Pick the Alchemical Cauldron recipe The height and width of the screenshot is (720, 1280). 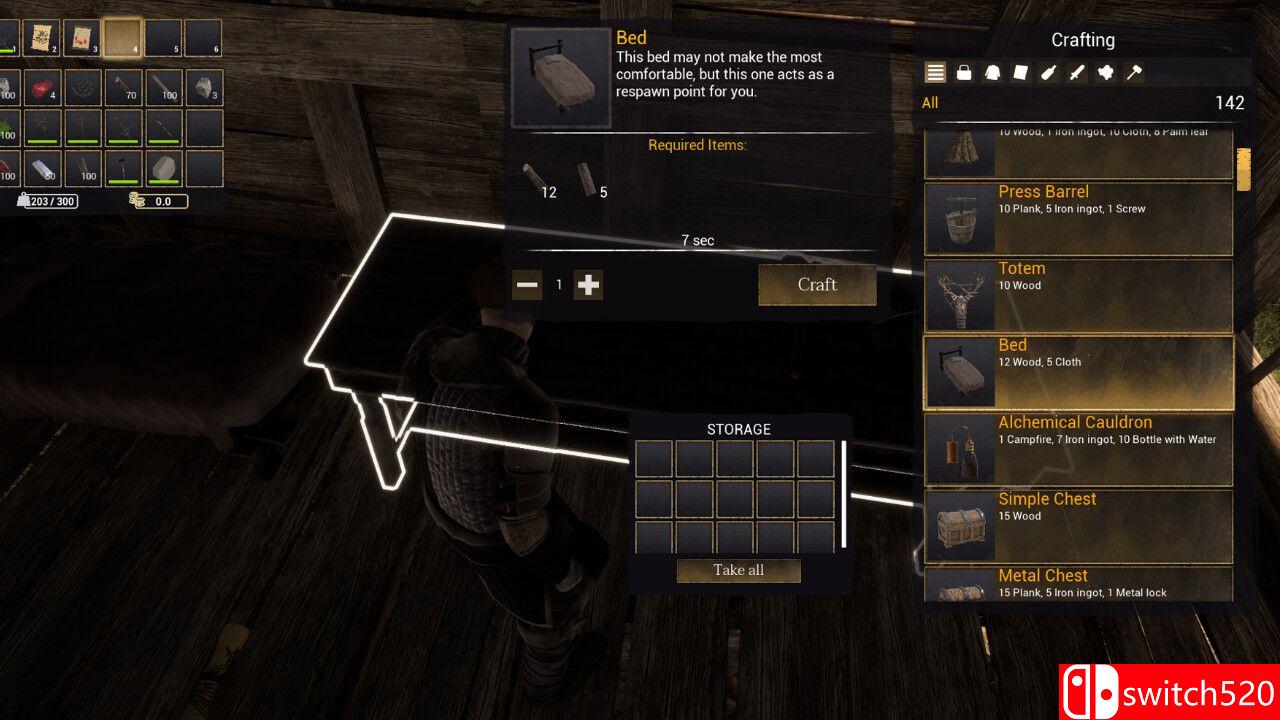click(1078, 449)
